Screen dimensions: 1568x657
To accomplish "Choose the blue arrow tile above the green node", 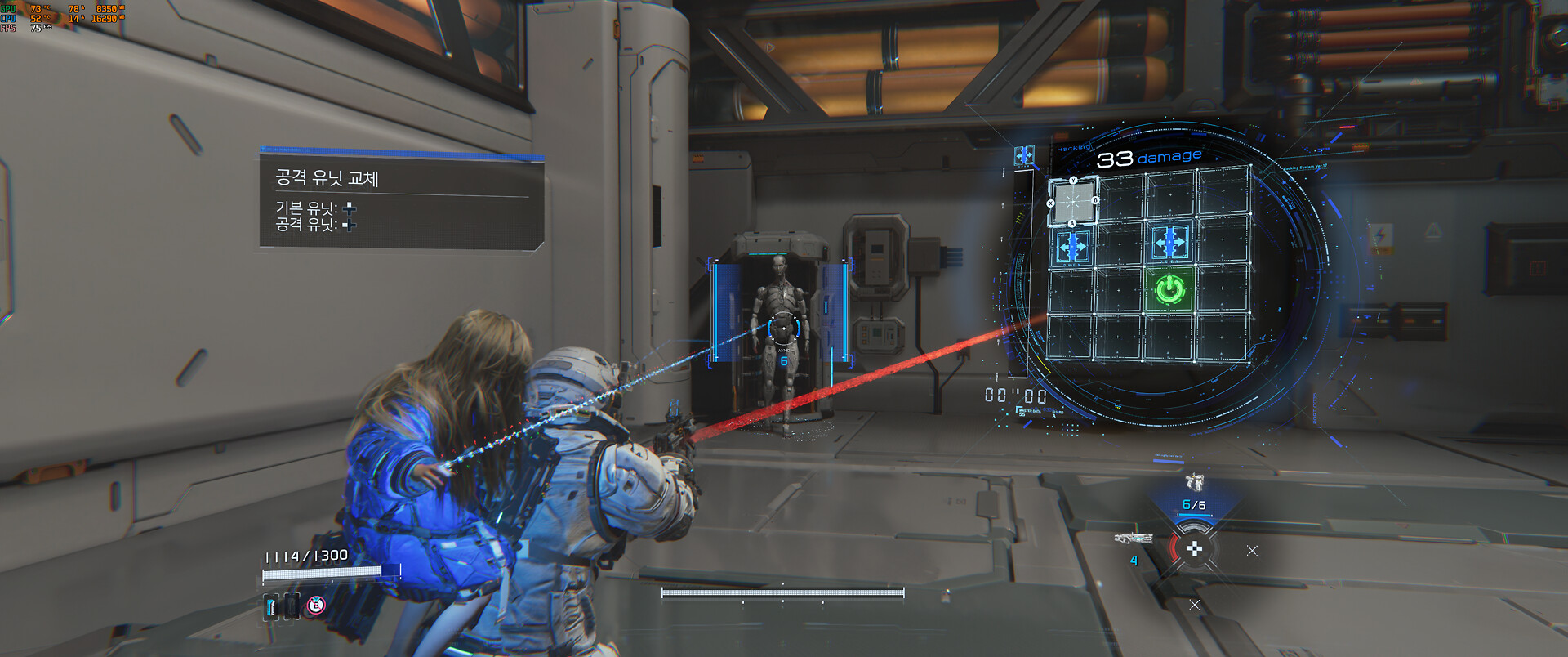I will point(1169,242).
